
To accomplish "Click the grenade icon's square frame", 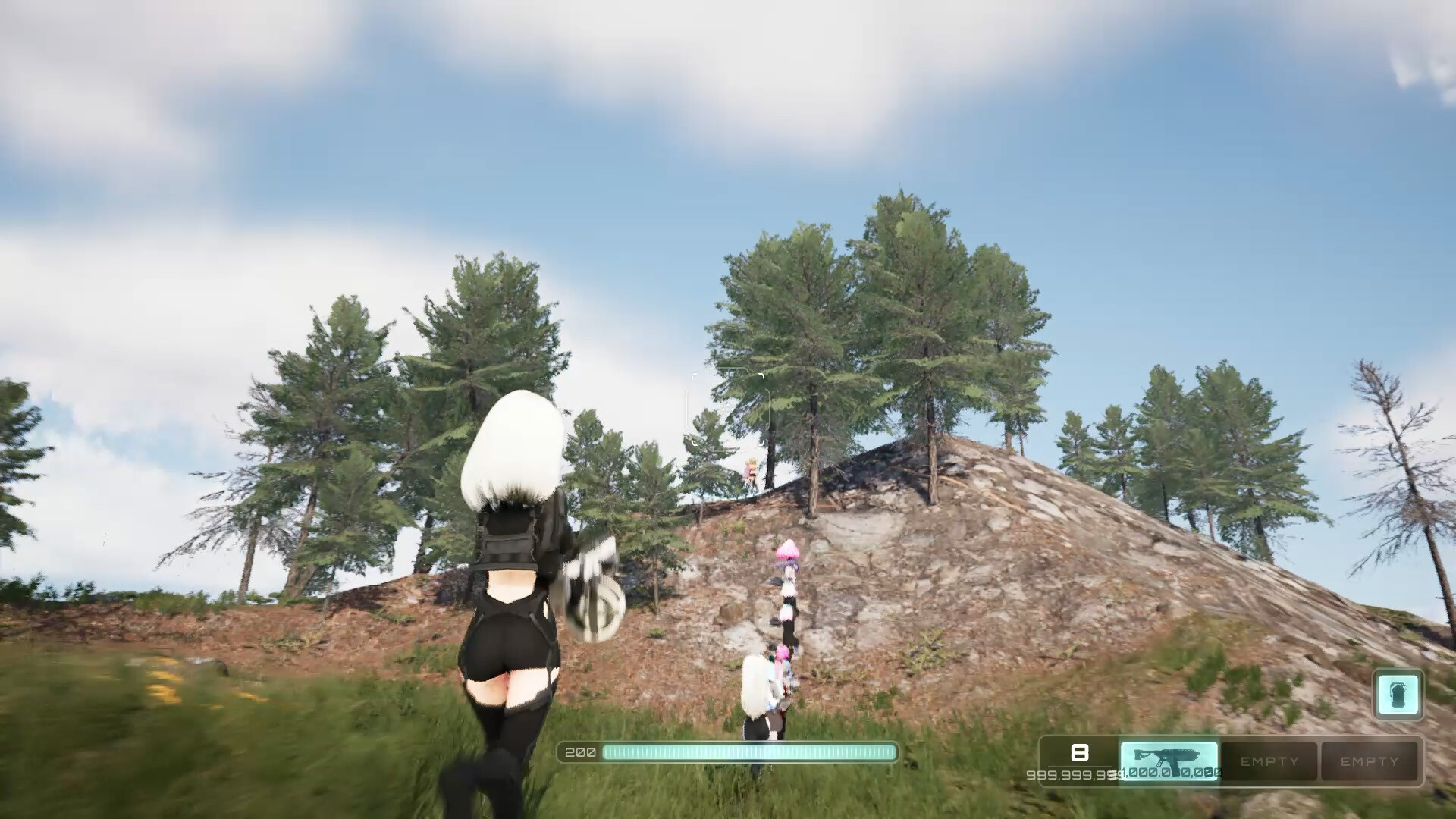I will tap(1399, 694).
